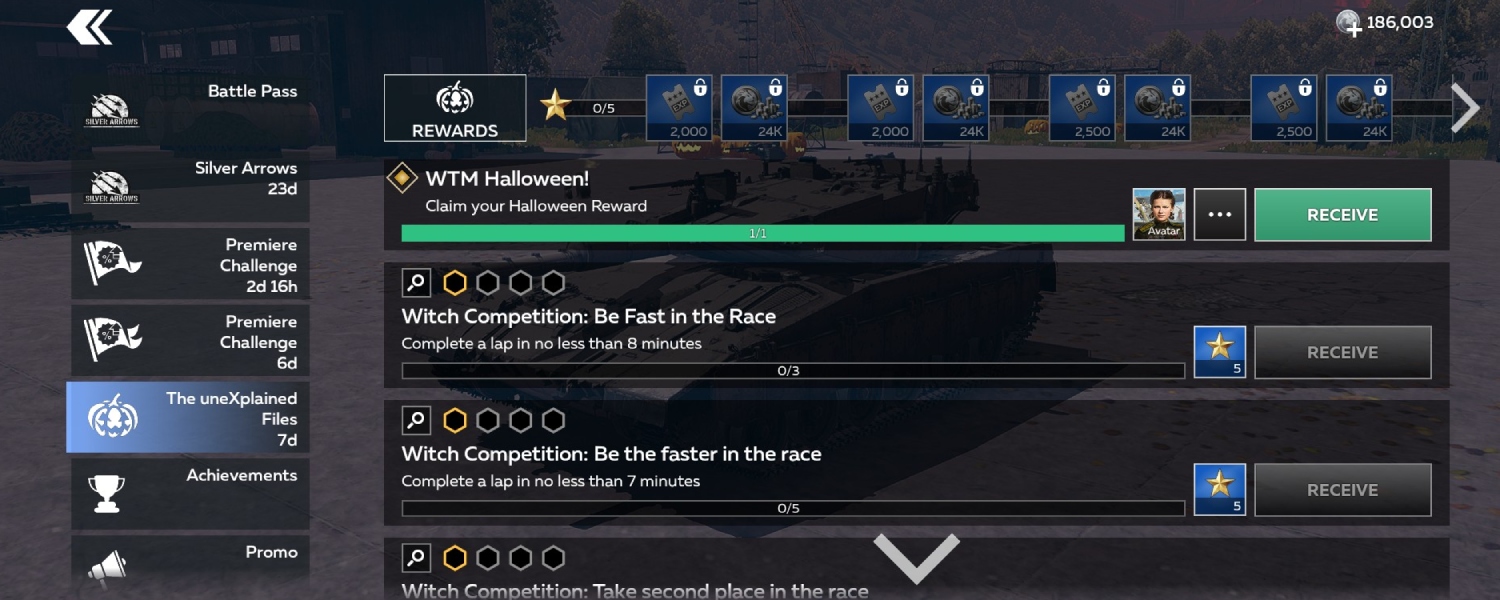
Task: Go back with the double-arrow button
Action: pos(89,27)
